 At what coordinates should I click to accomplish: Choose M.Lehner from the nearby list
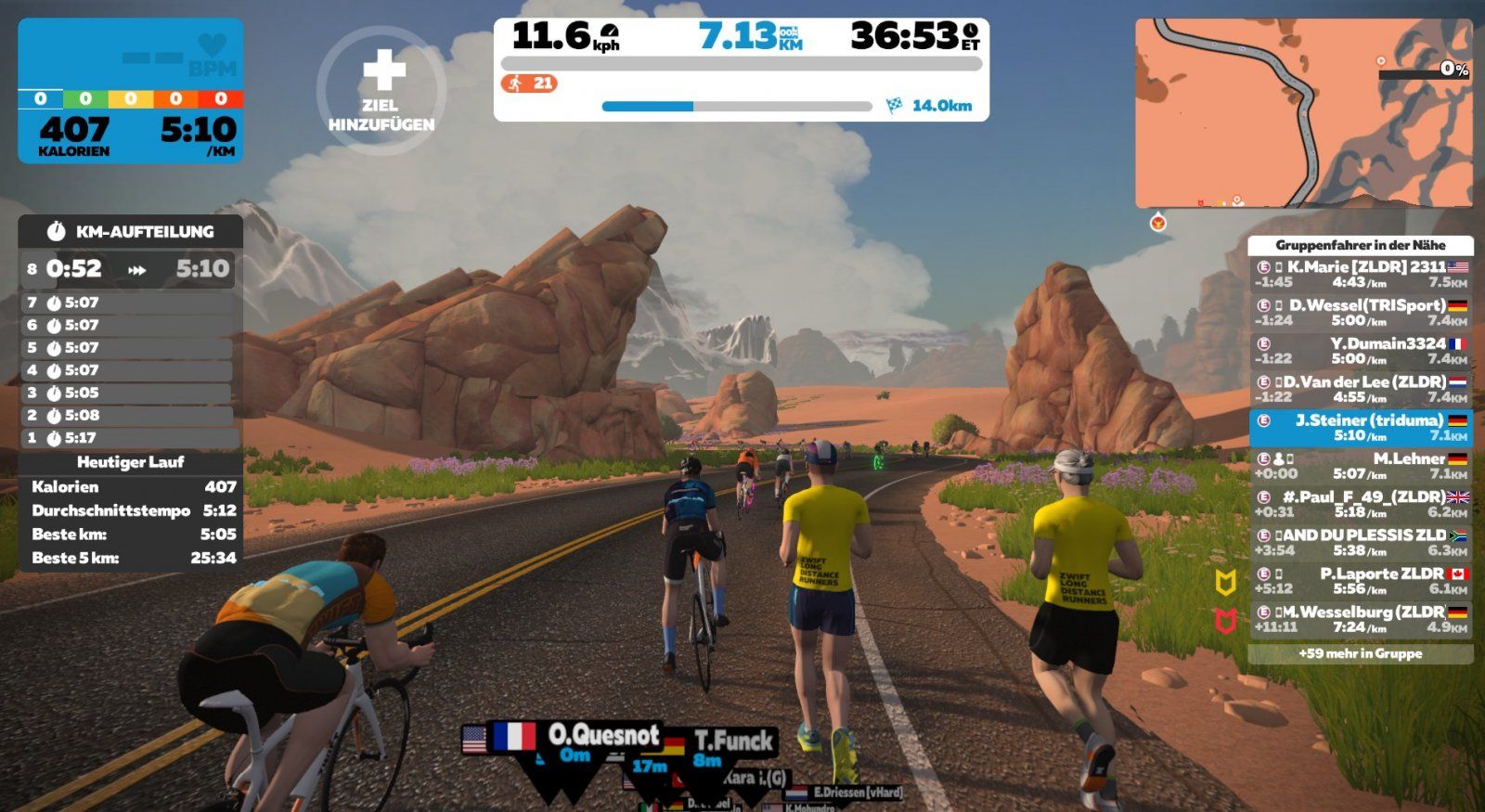1360,466
